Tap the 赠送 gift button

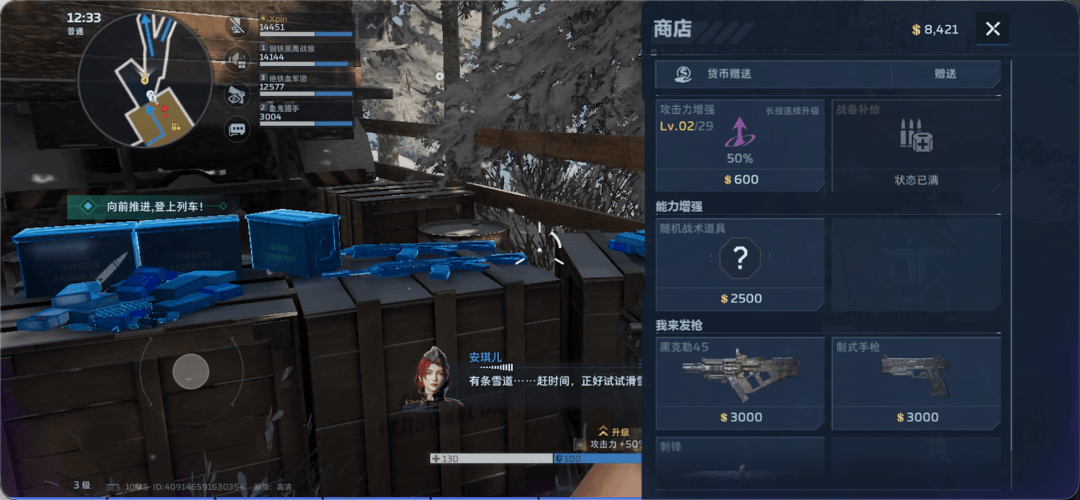[x=945, y=74]
